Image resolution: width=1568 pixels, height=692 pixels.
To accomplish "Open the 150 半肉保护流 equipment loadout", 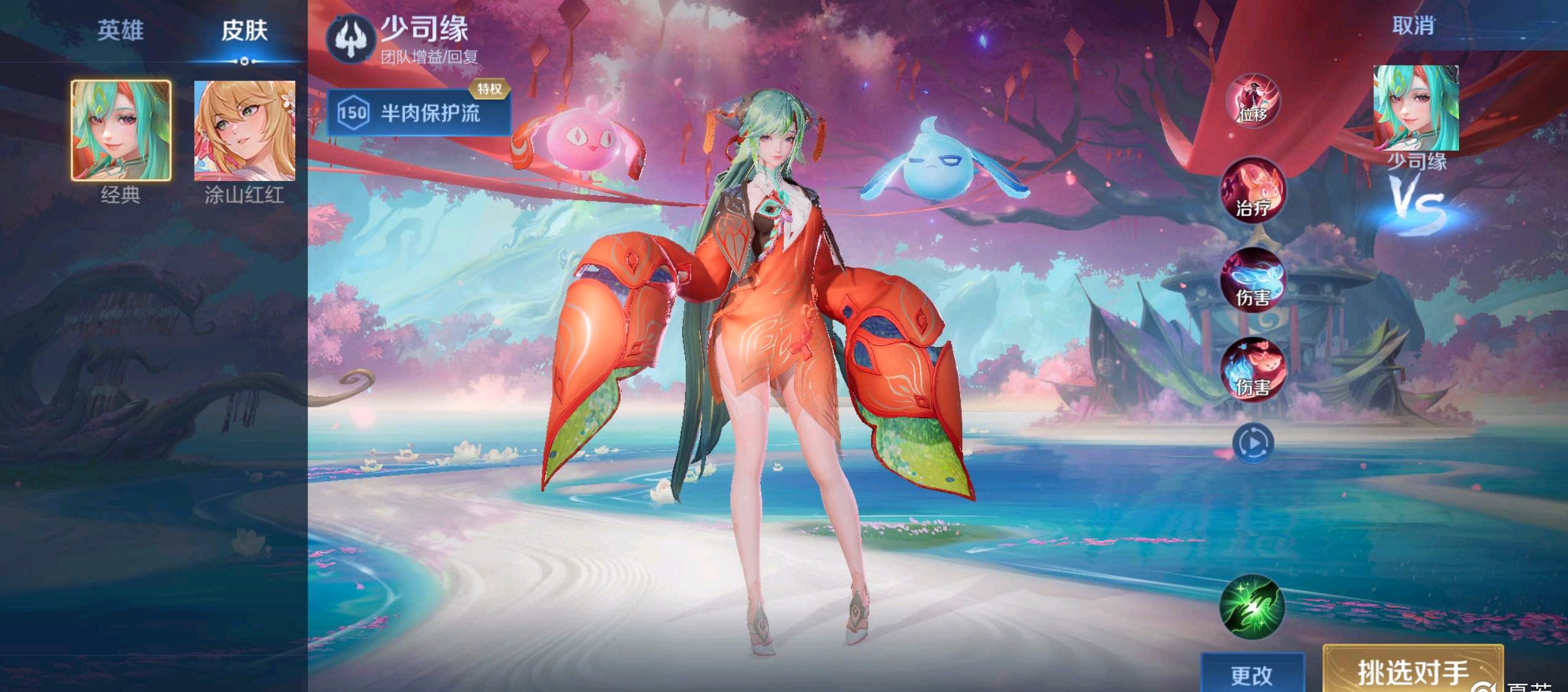I will point(412,113).
